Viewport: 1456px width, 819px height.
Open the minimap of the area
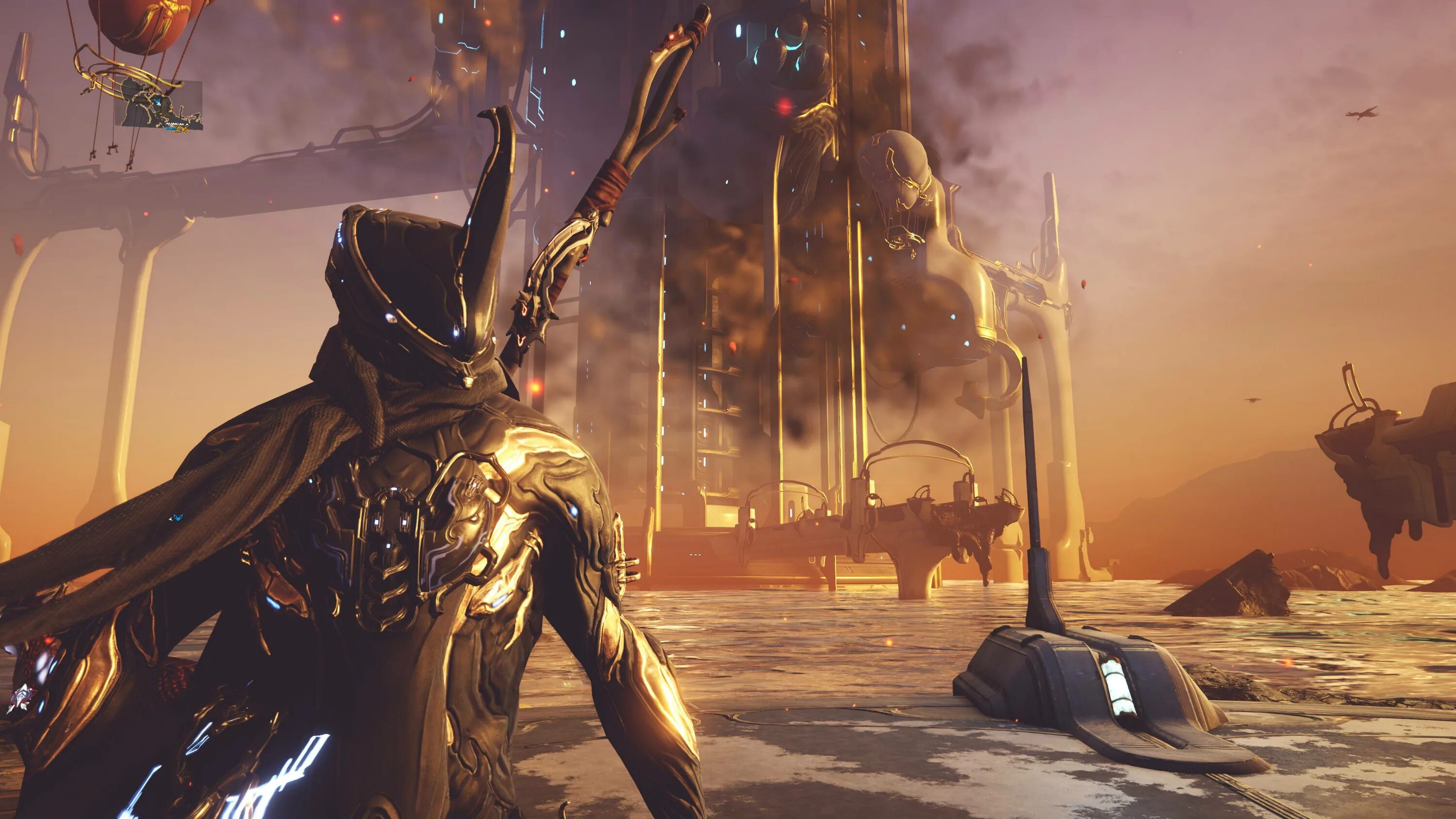pos(159,104)
